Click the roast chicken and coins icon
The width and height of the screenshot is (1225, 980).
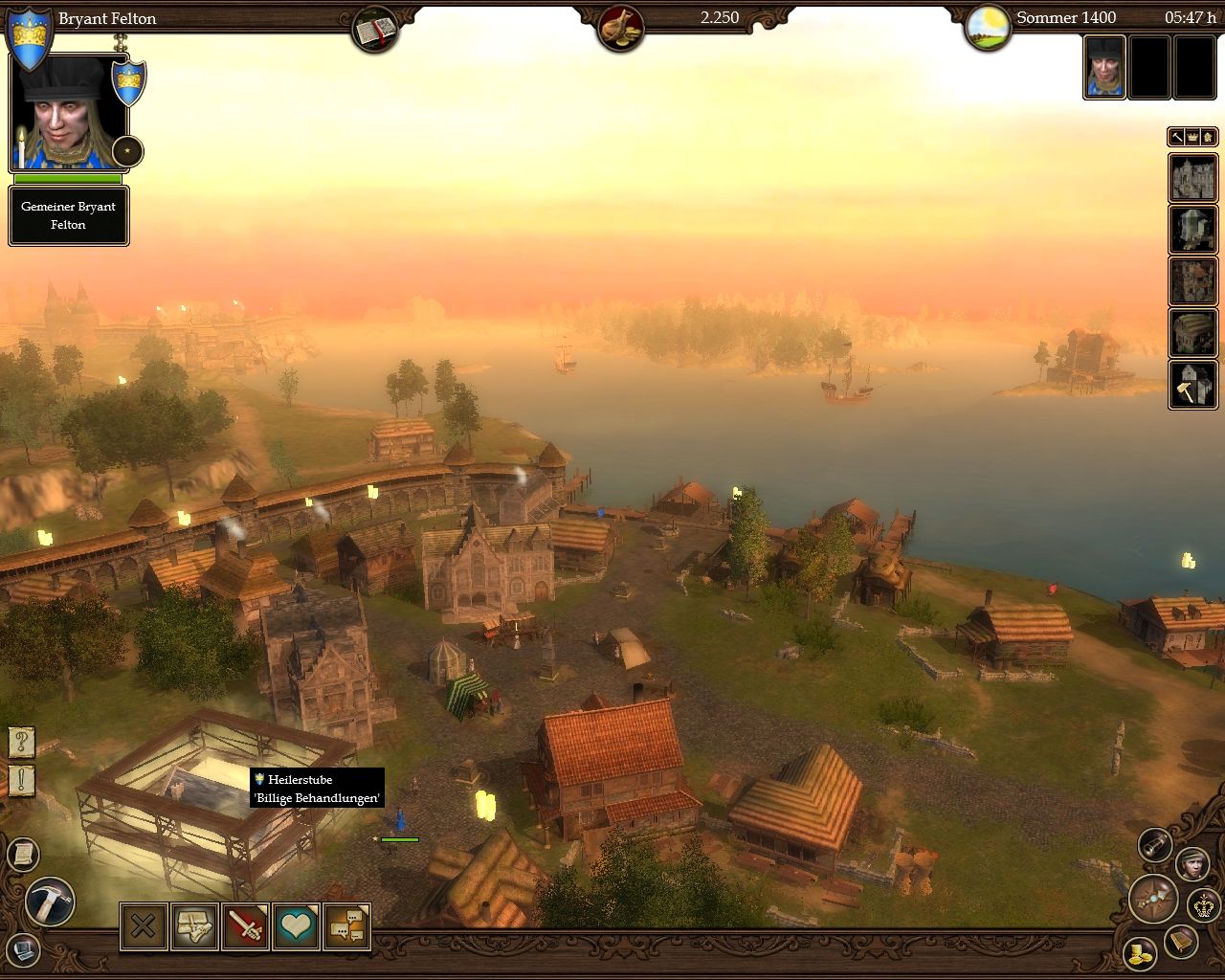pyautogui.click(x=620, y=29)
